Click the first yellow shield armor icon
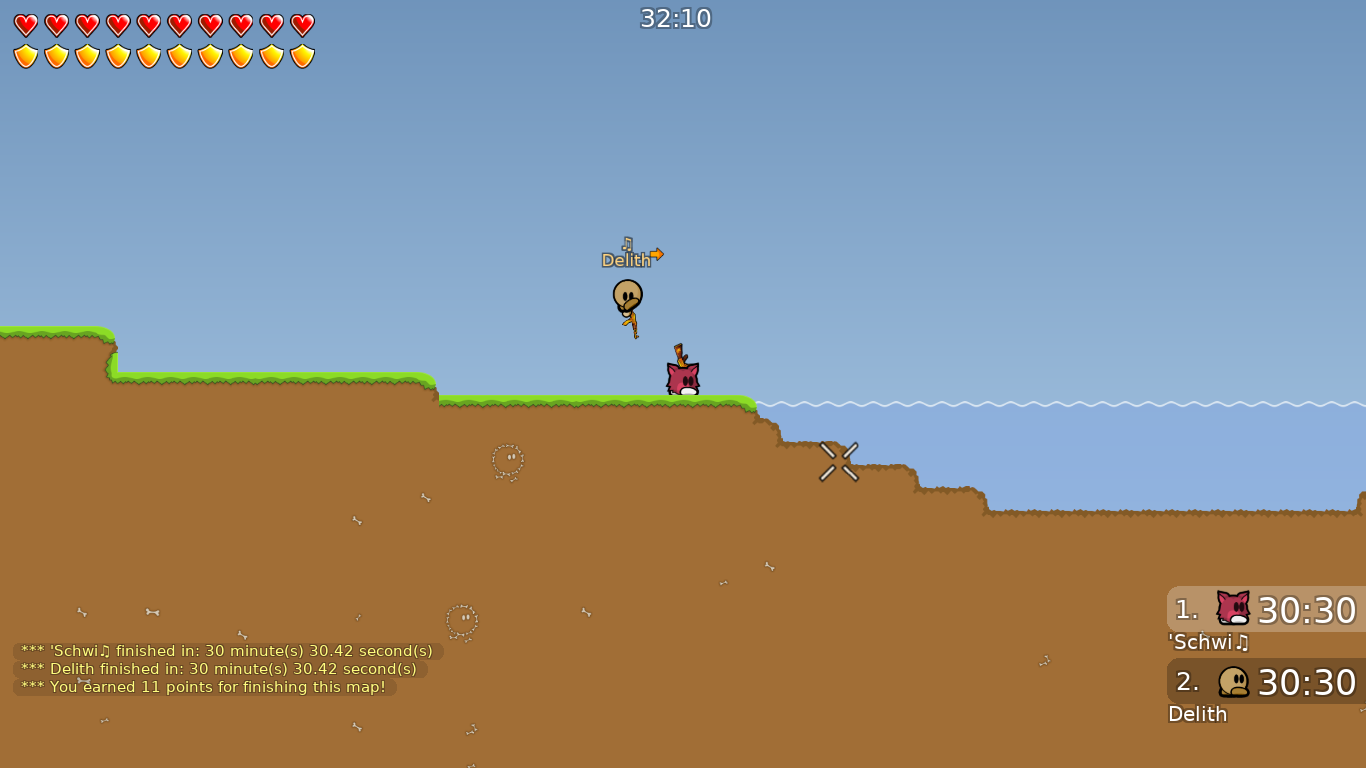The height and width of the screenshot is (768, 1366). (24, 55)
